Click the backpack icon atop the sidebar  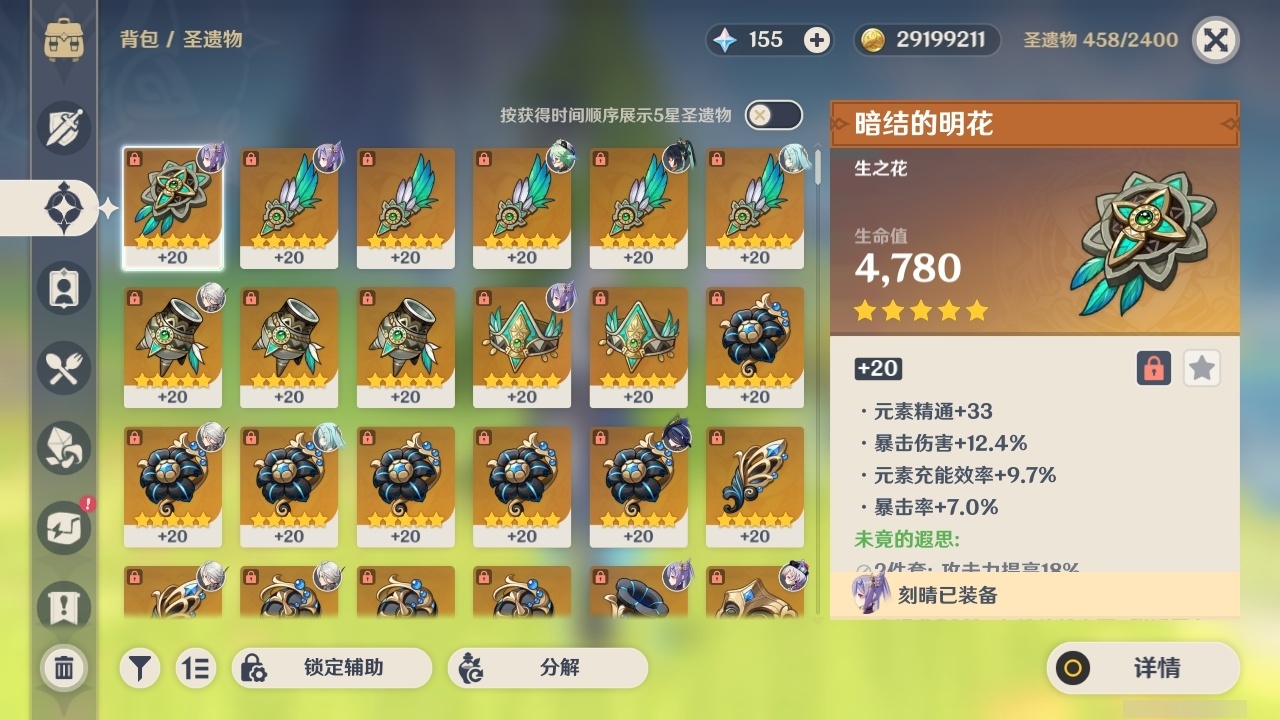pos(63,40)
